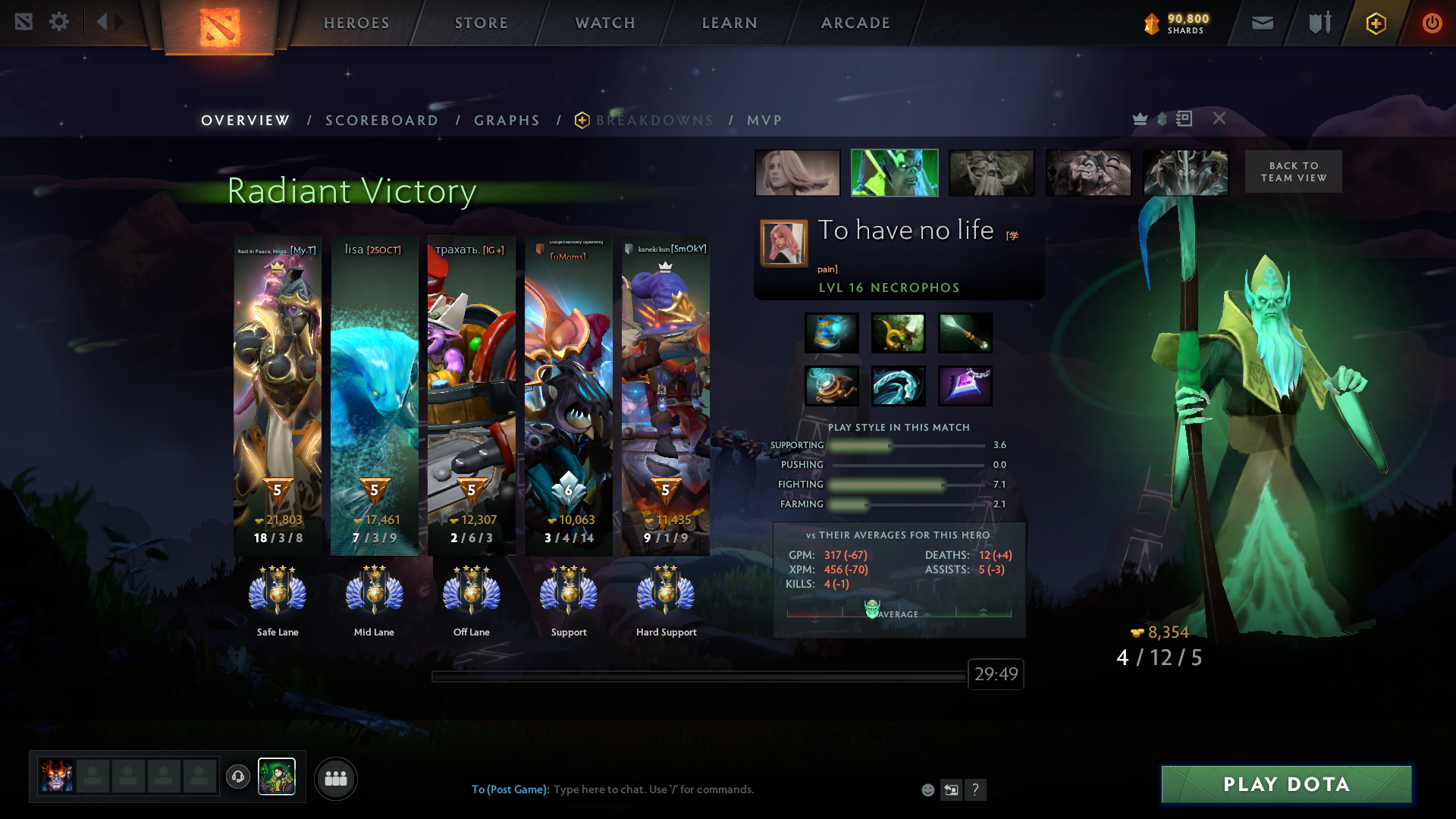
Task: Open the Arcade section
Action: (x=855, y=23)
